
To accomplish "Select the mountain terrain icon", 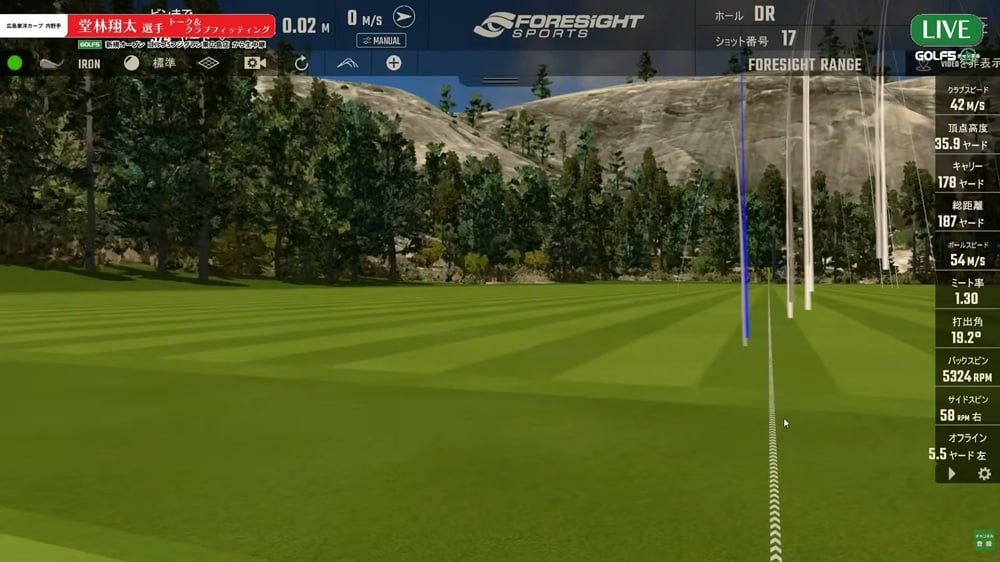I will [x=347, y=63].
